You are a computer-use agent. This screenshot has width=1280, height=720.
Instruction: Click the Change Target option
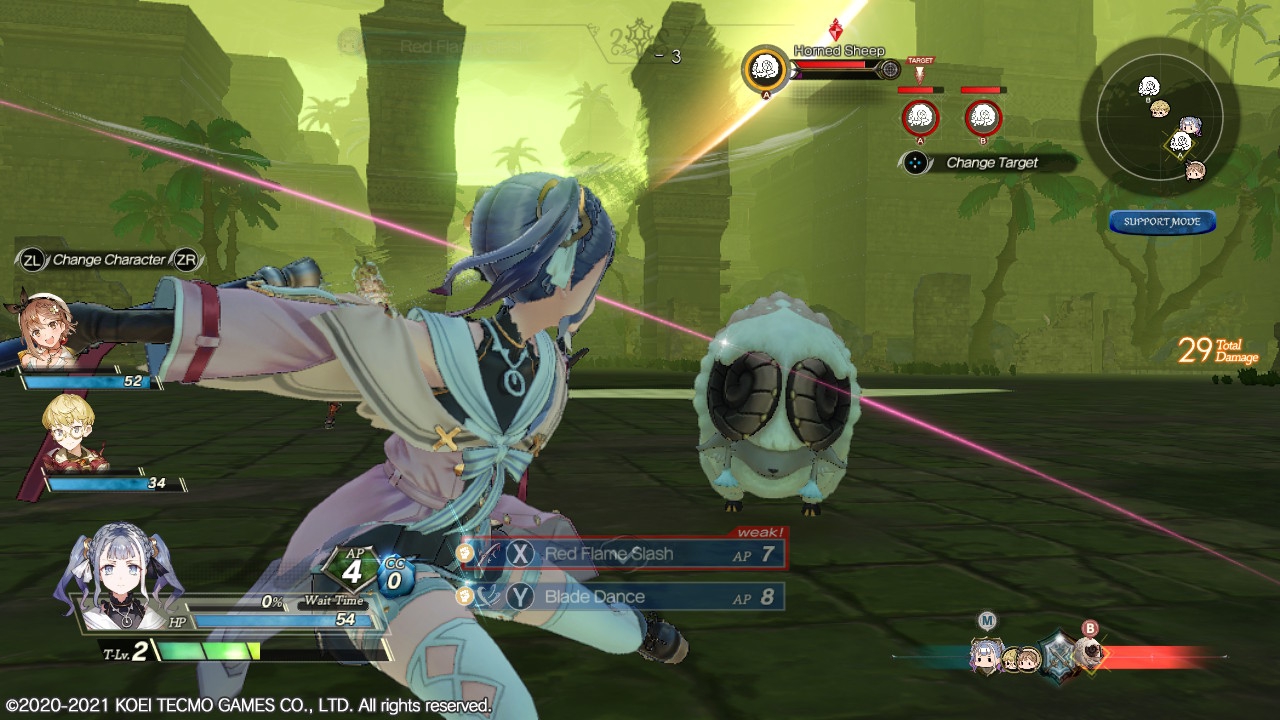[990, 163]
